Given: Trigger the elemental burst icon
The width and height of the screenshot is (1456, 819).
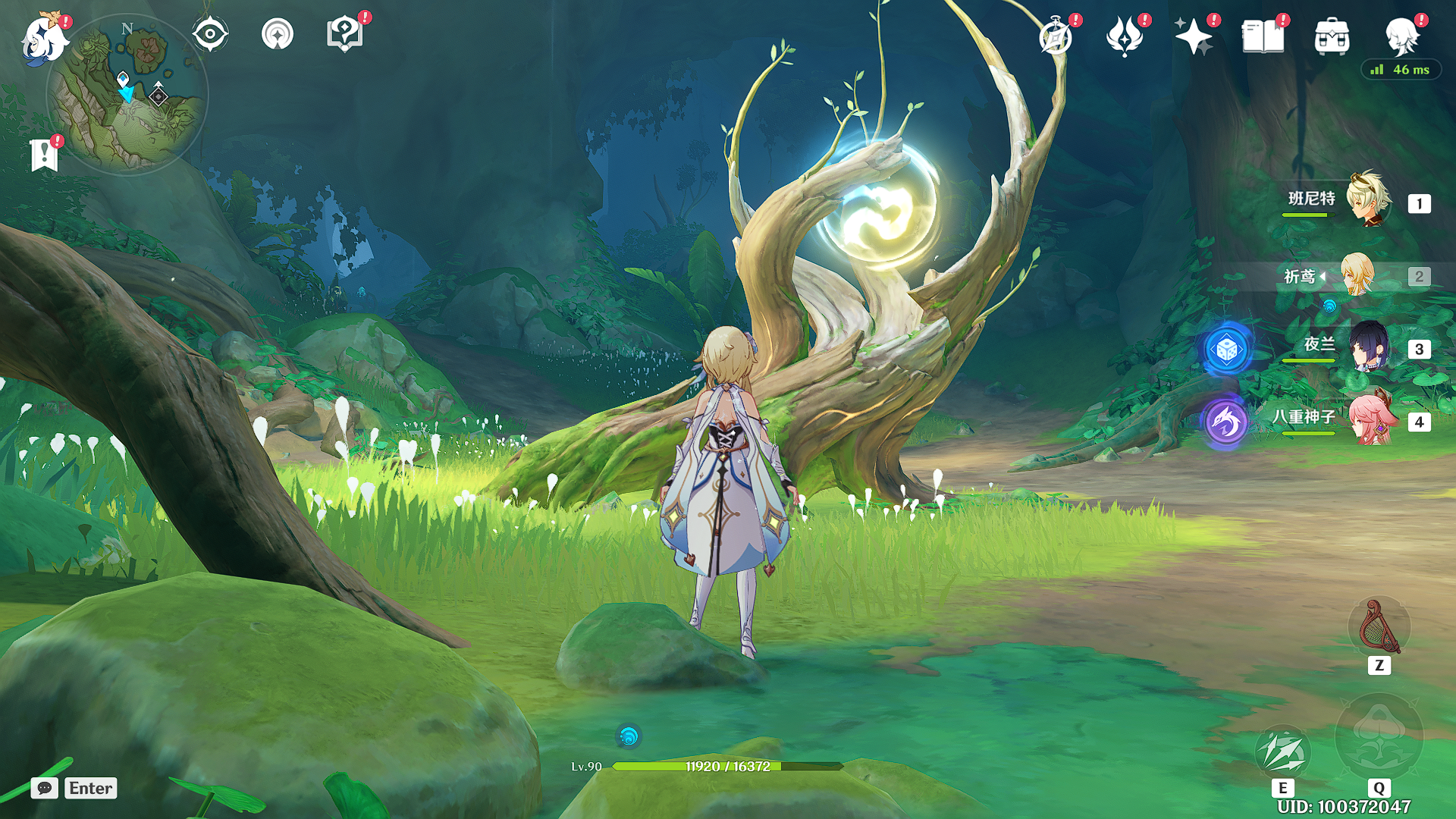Looking at the screenshot, I should (x=1379, y=737).
